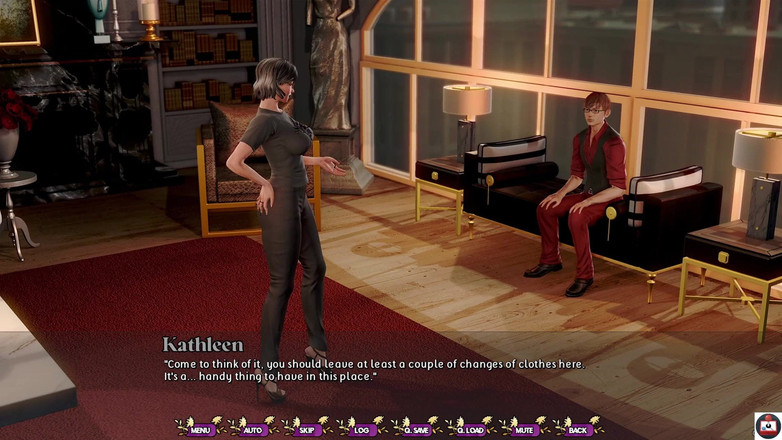Open the Menu button in quick bar
This screenshot has height=440, width=782.
pyautogui.click(x=200, y=429)
